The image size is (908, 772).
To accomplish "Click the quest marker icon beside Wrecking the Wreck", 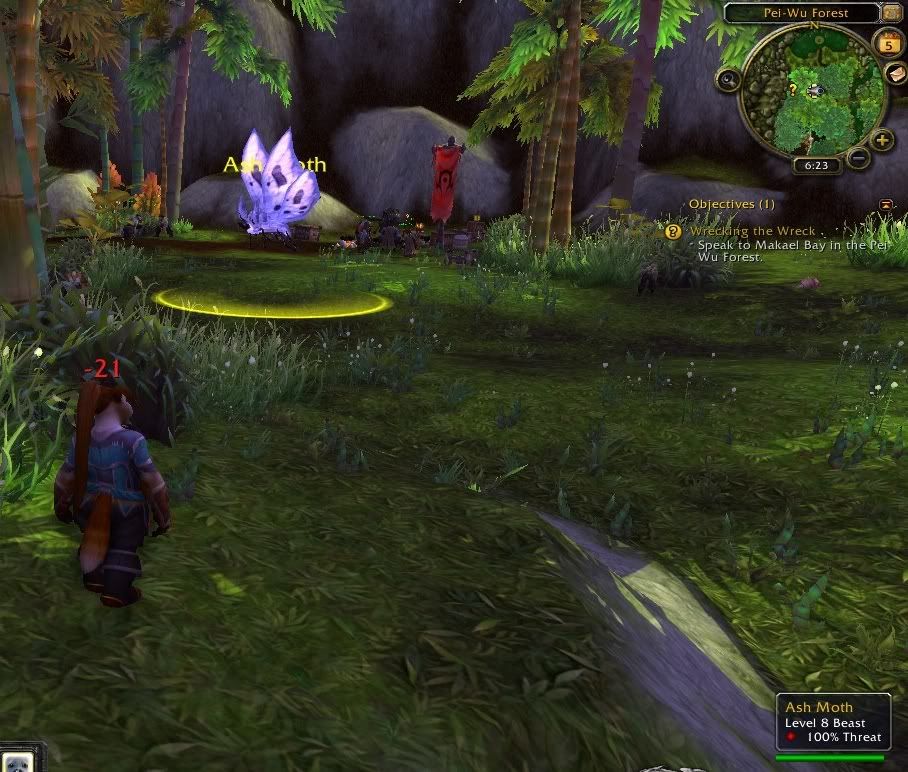I will click(x=673, y=231).
